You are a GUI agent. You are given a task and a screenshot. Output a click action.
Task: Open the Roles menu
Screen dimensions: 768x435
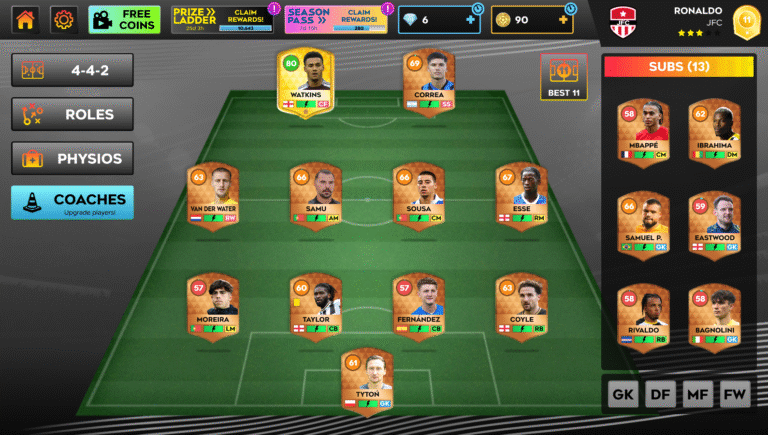tap(72, 114)
